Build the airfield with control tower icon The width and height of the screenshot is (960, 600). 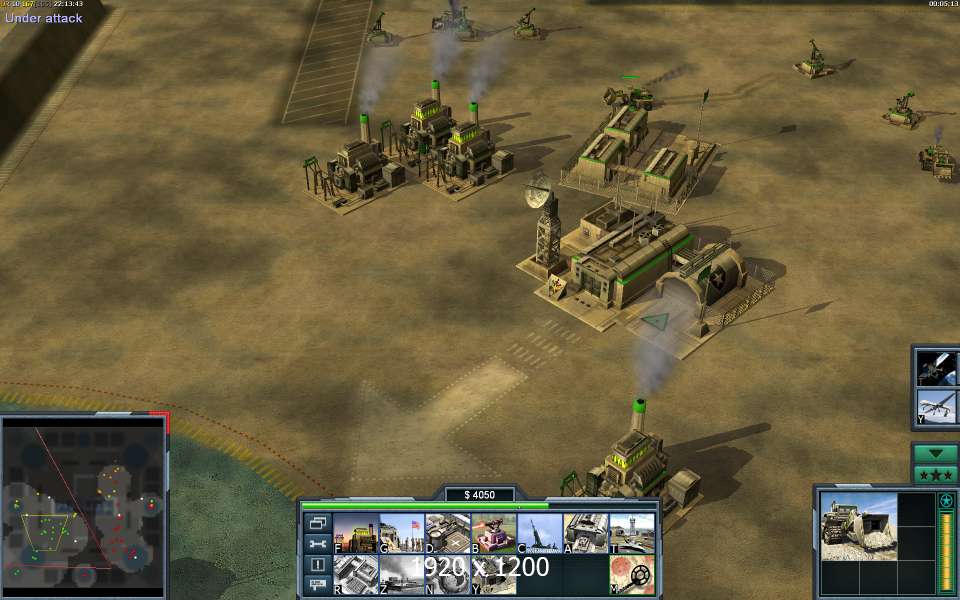631,533
